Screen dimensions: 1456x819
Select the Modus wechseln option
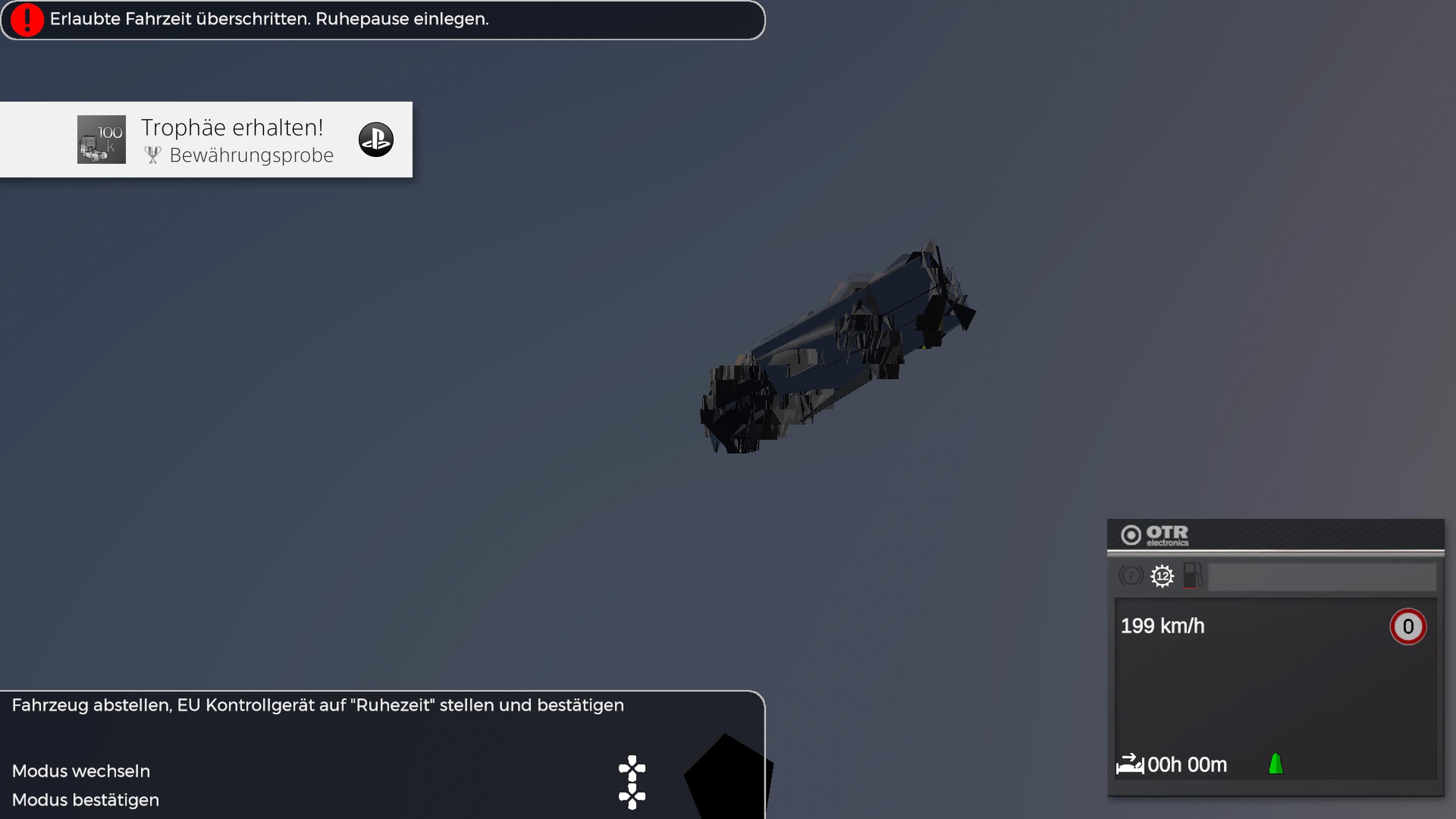click(x=81, y=771)
